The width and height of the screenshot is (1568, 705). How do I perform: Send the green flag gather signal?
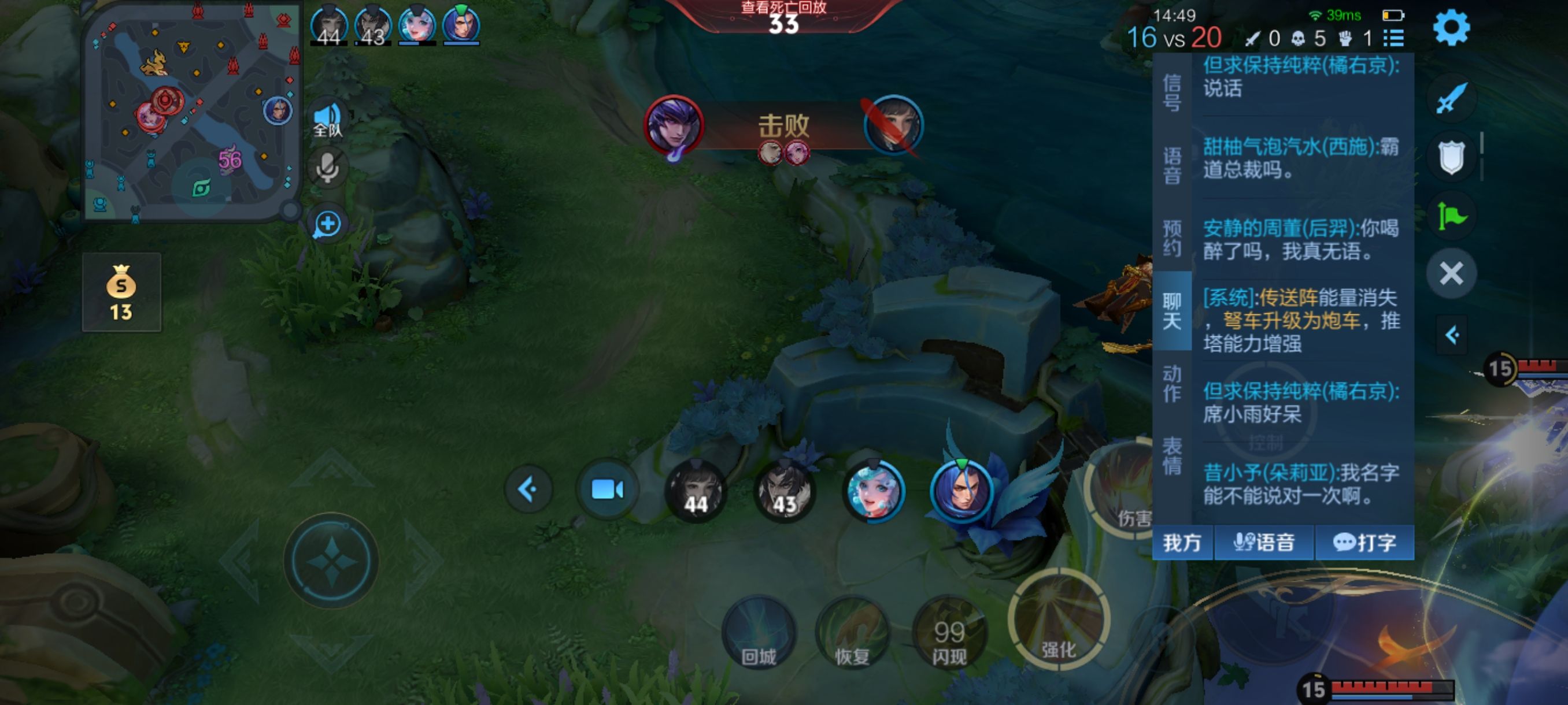point(1451,216)
